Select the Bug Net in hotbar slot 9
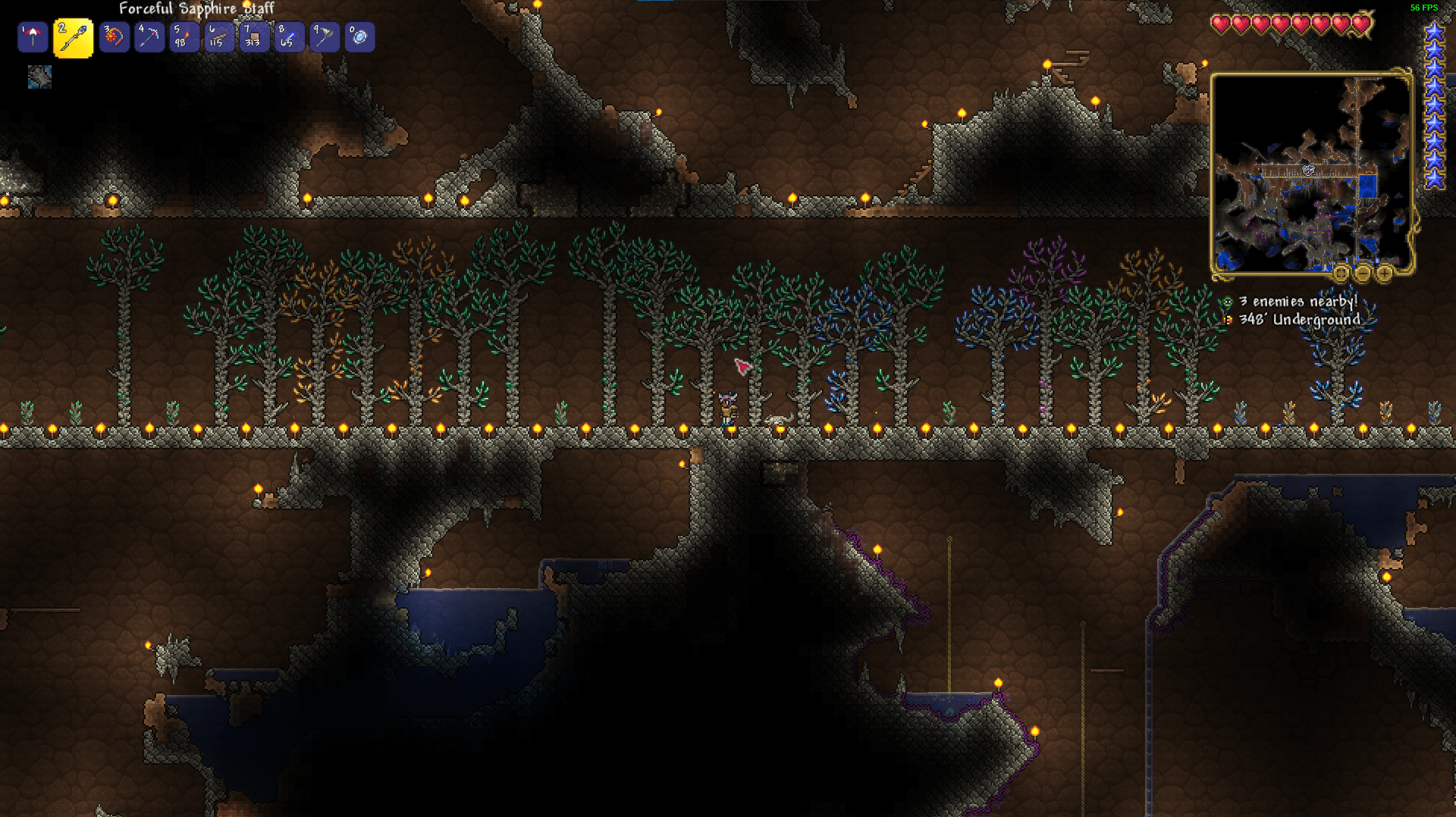 (324, 36)
